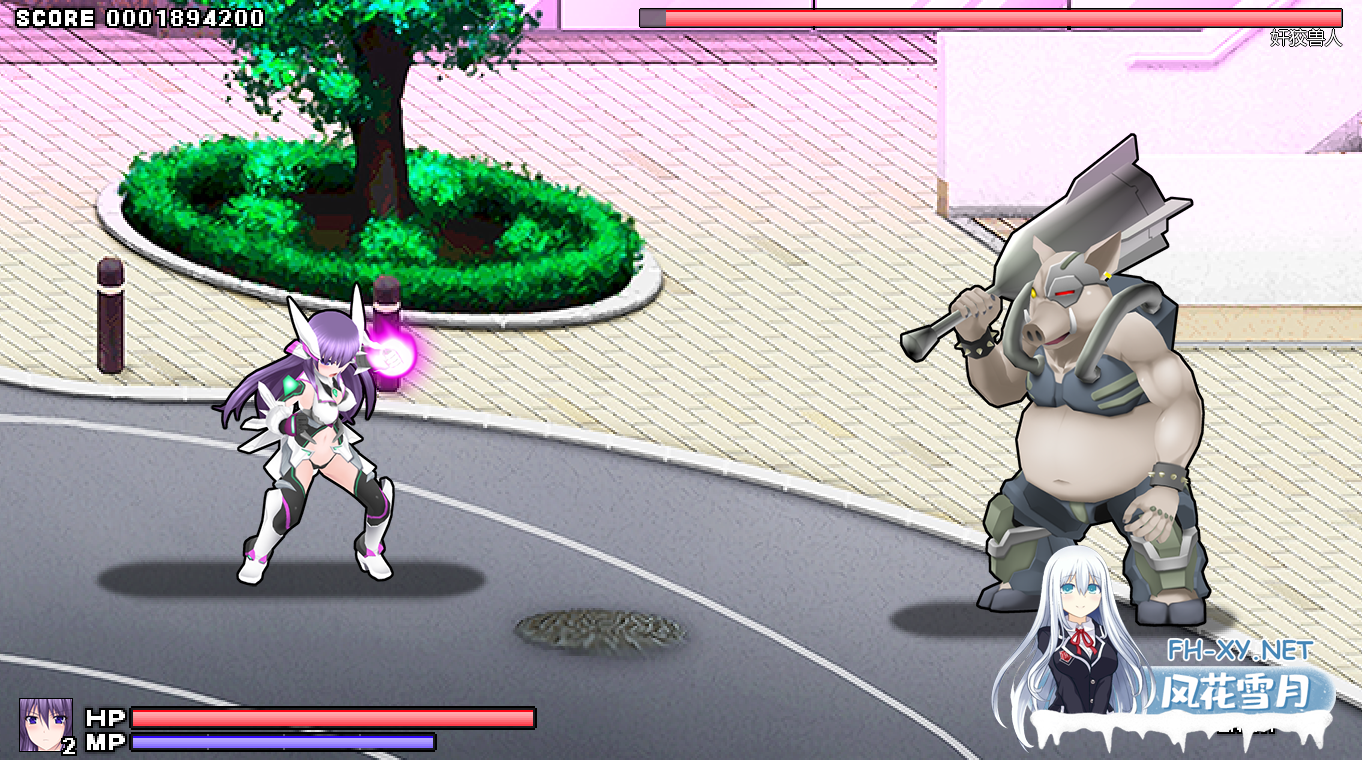This screenshot has height=760, width=1362.
Task: Click the purple-haired character portrait
Action: 45,723
